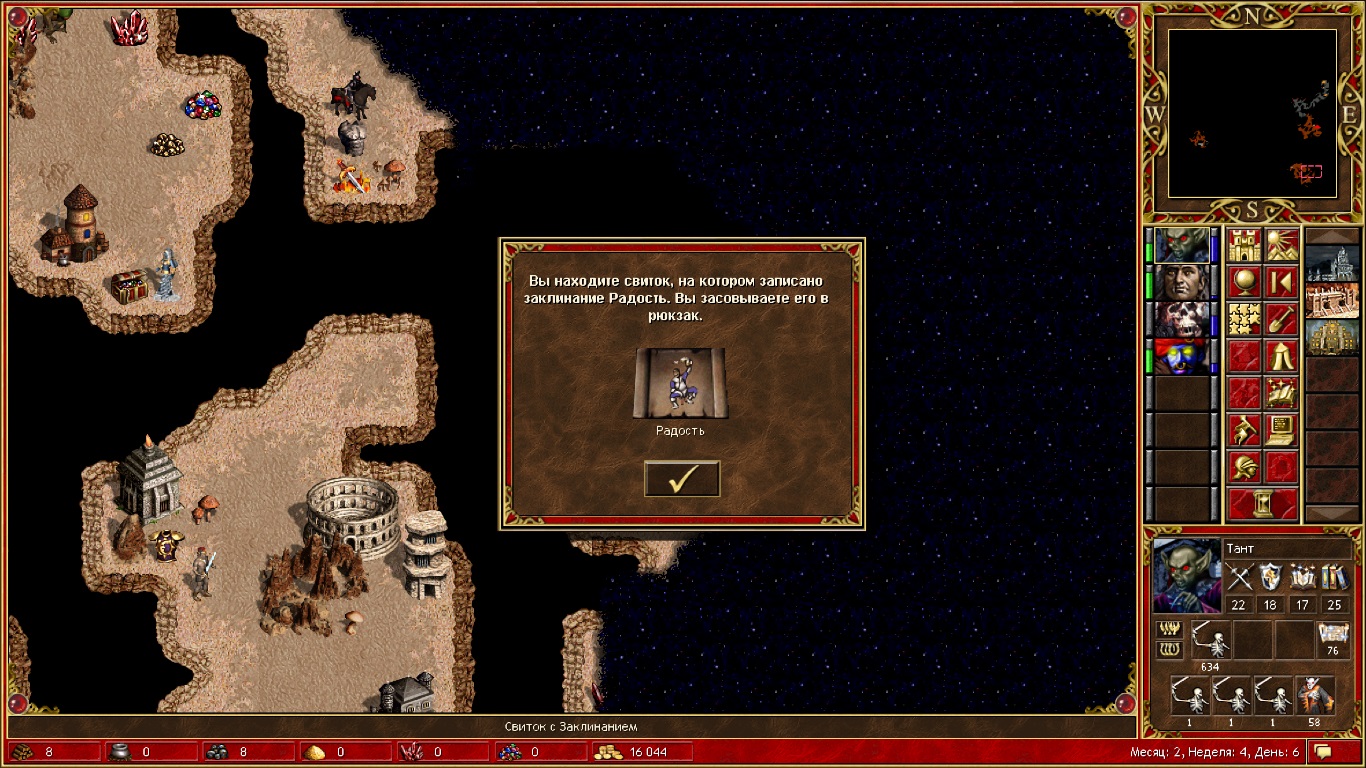This screenshot has width=1366, height=768.
Task: Click the golden rewind arrow button
Action: pyautogui.click(x=1281, y=283)
